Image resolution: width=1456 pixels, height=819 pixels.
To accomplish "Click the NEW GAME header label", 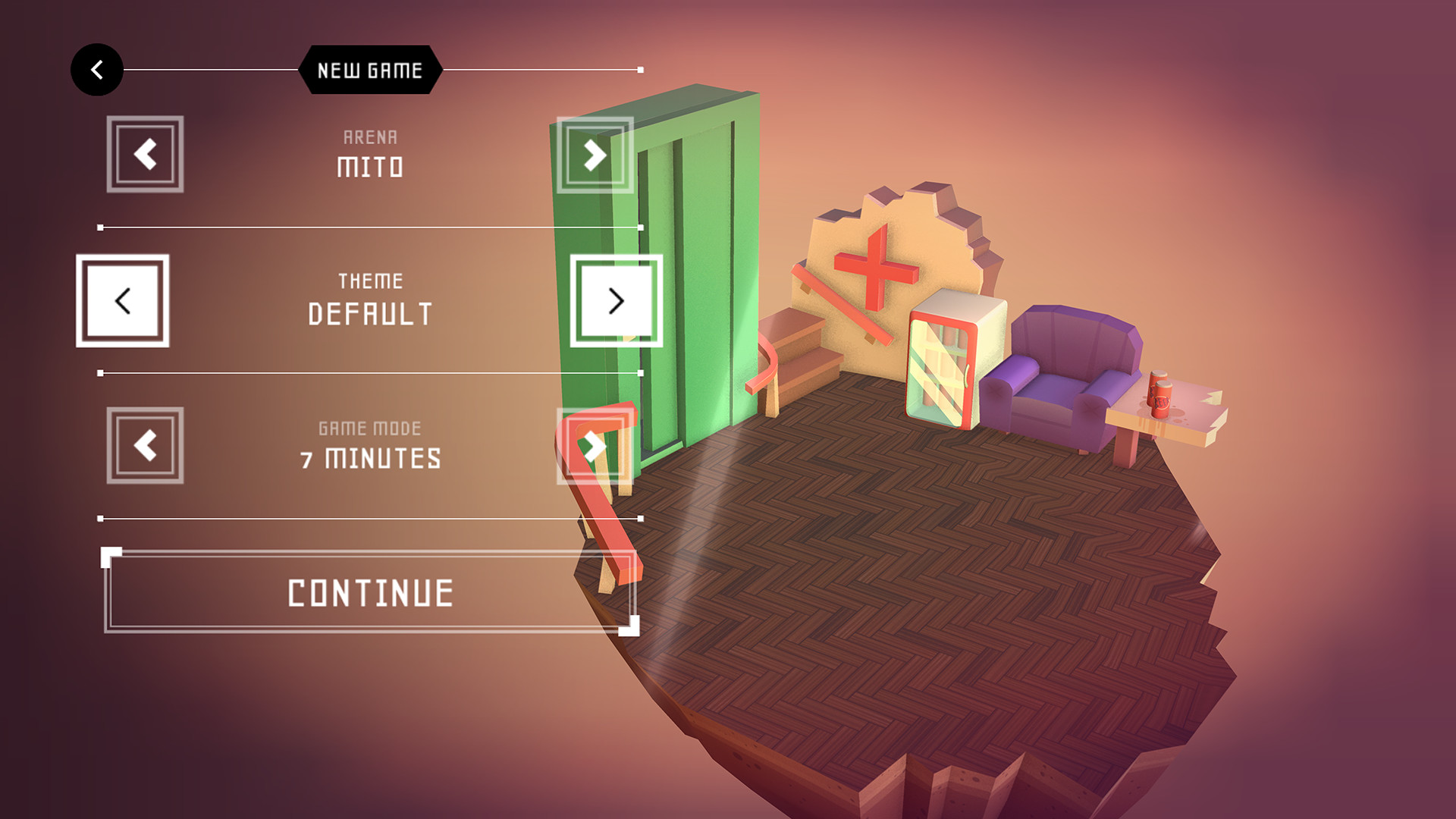I will pos(369,70).
